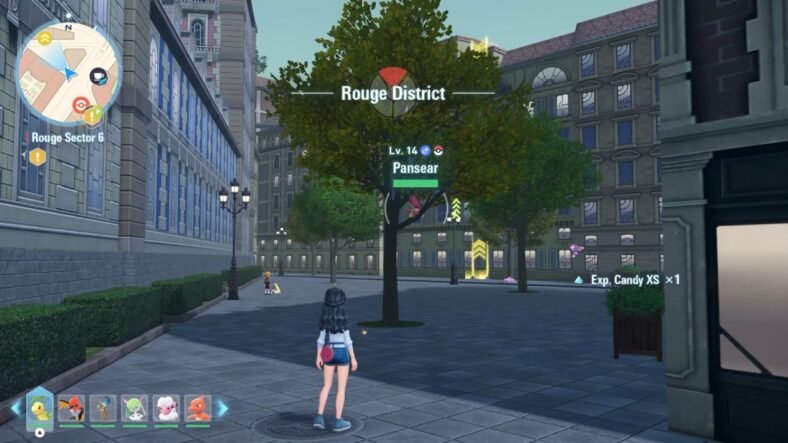Select the café cup marker on the minimap
Screen dimensions: 788x443
pyautogui.click(x=99, y=75)
